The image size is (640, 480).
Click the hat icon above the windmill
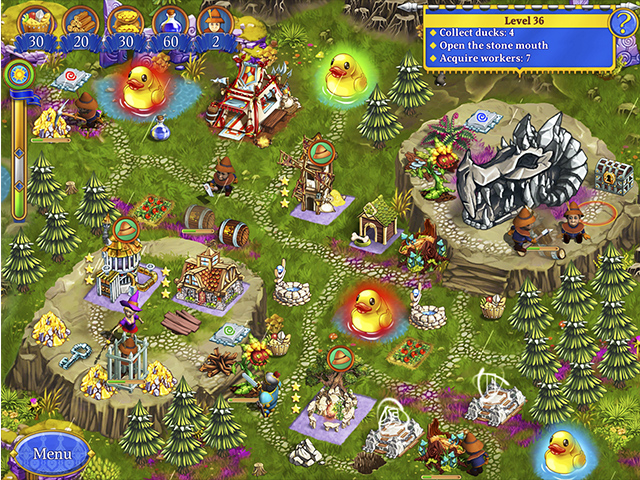click(322, 151)
